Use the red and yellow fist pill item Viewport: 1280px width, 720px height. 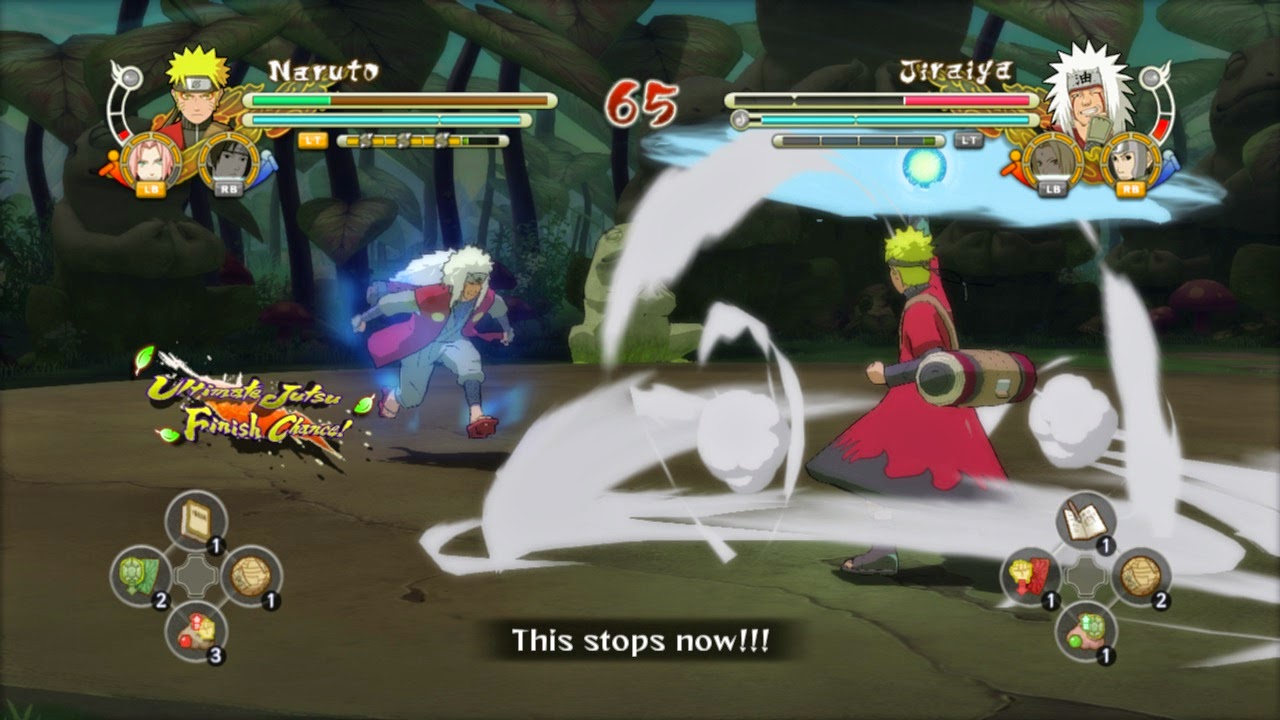pos(196,630)
